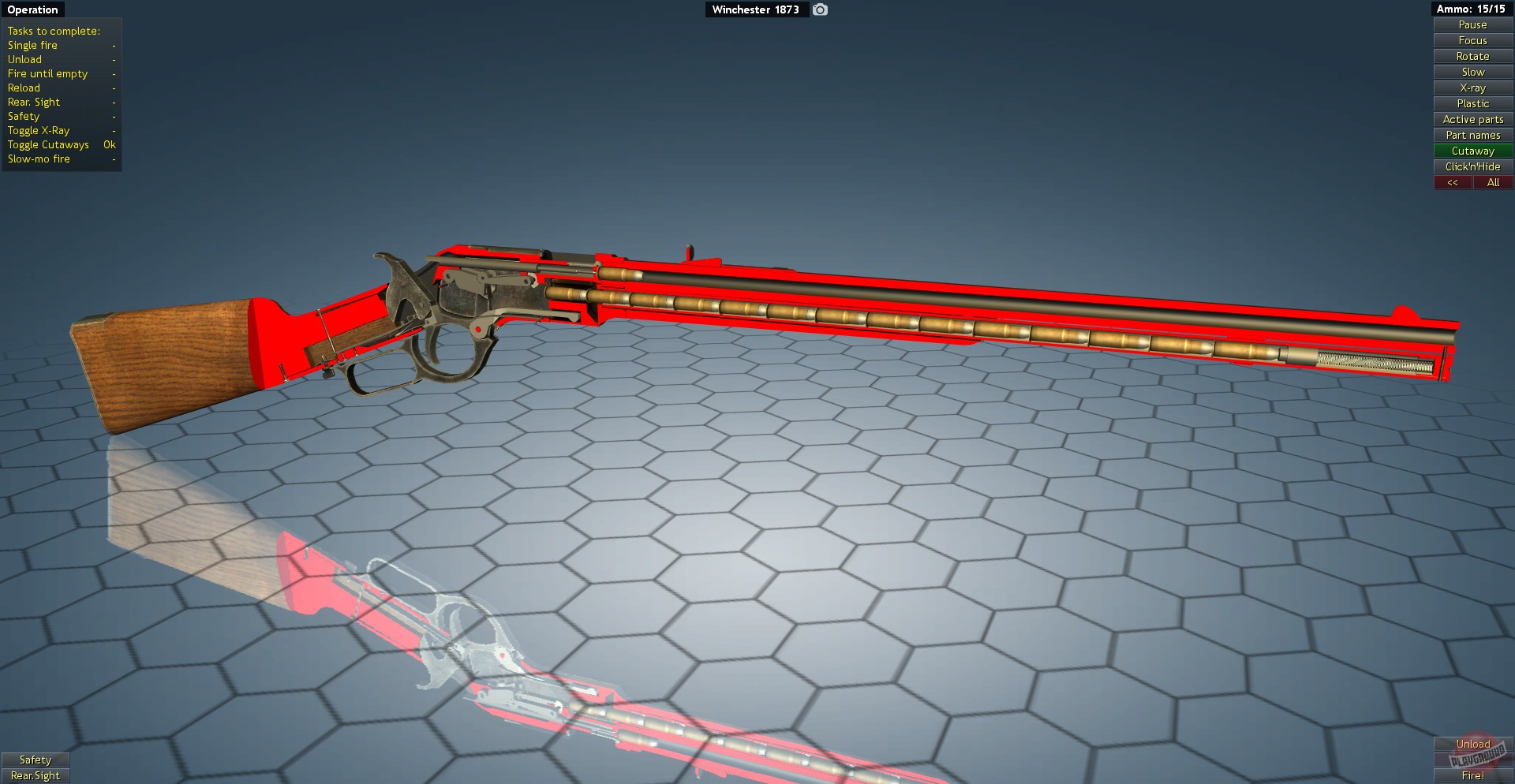This screenshot has width=1515, height=784.
Task: Show All parts via the All button
Action: (1493, 182)
